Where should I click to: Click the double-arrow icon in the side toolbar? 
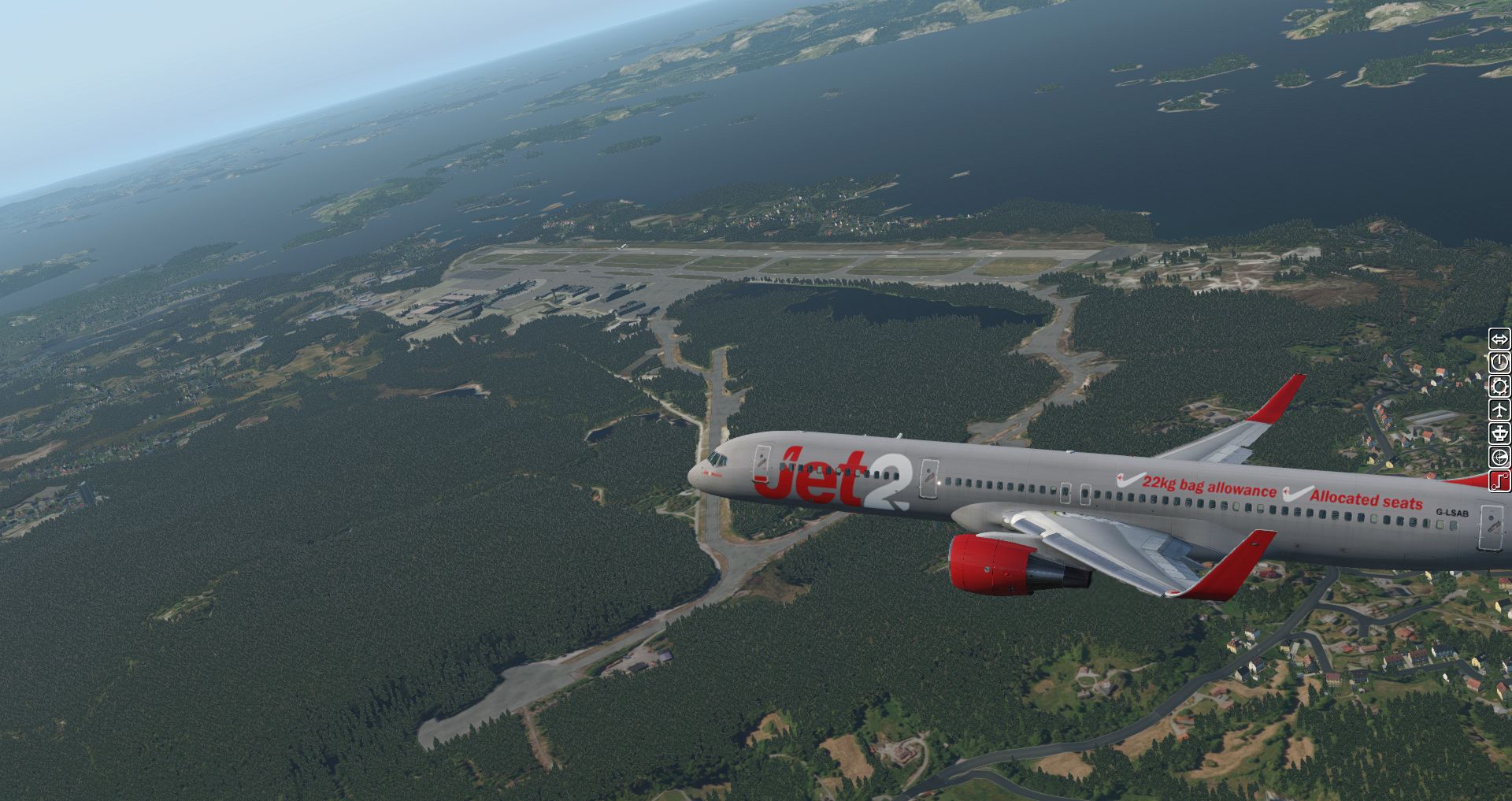click(x=1499, y=339)
